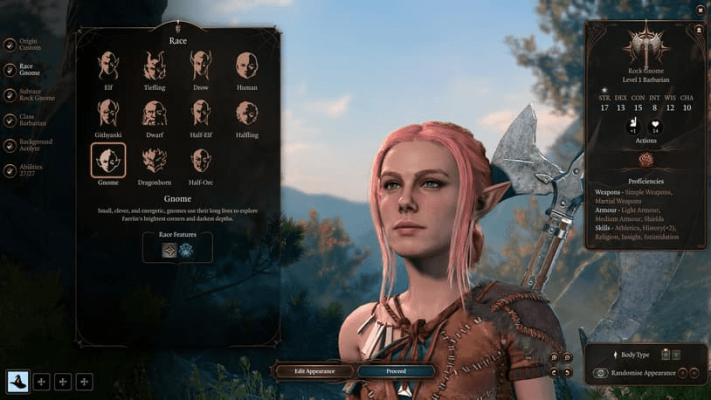This screenshot has width=711, height=400.
Task: Choose the Half-Orc race portrait
Action: 200,160
